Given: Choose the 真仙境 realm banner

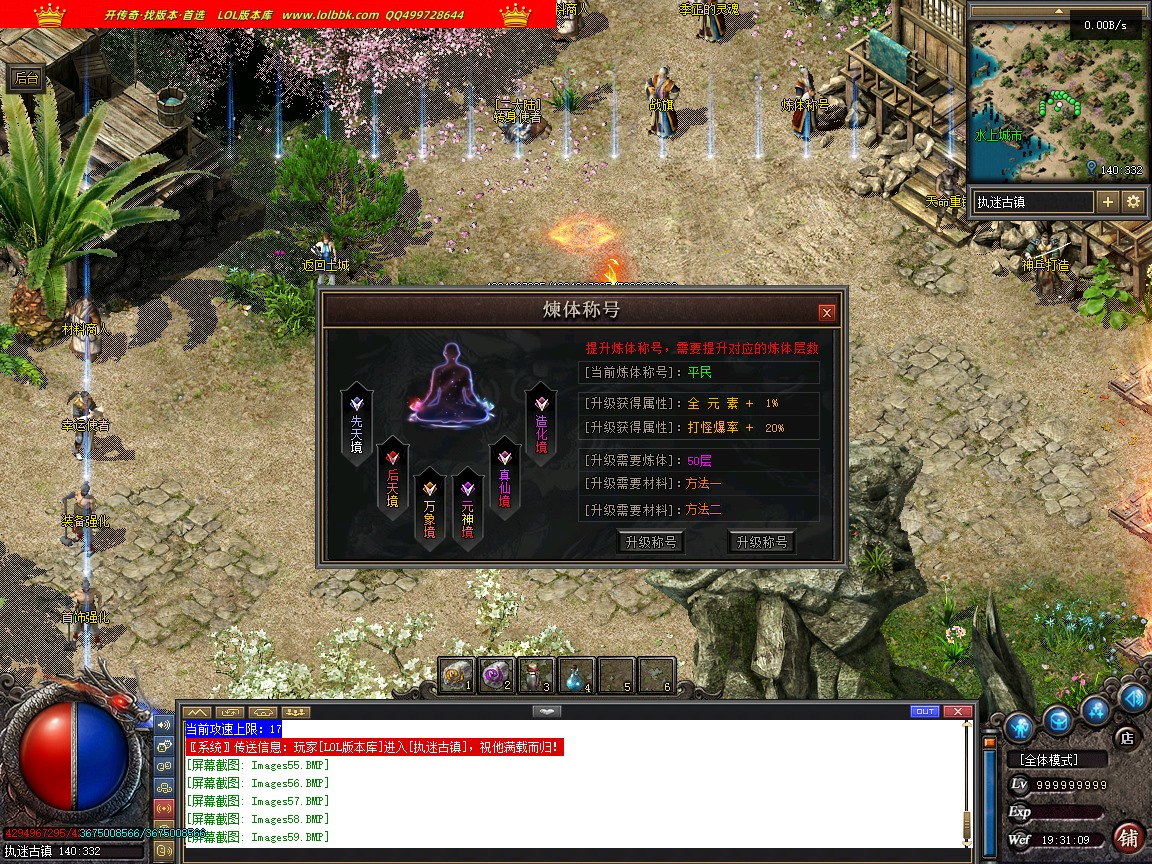Looking at the screenshot, I should (x=504, y=478).
